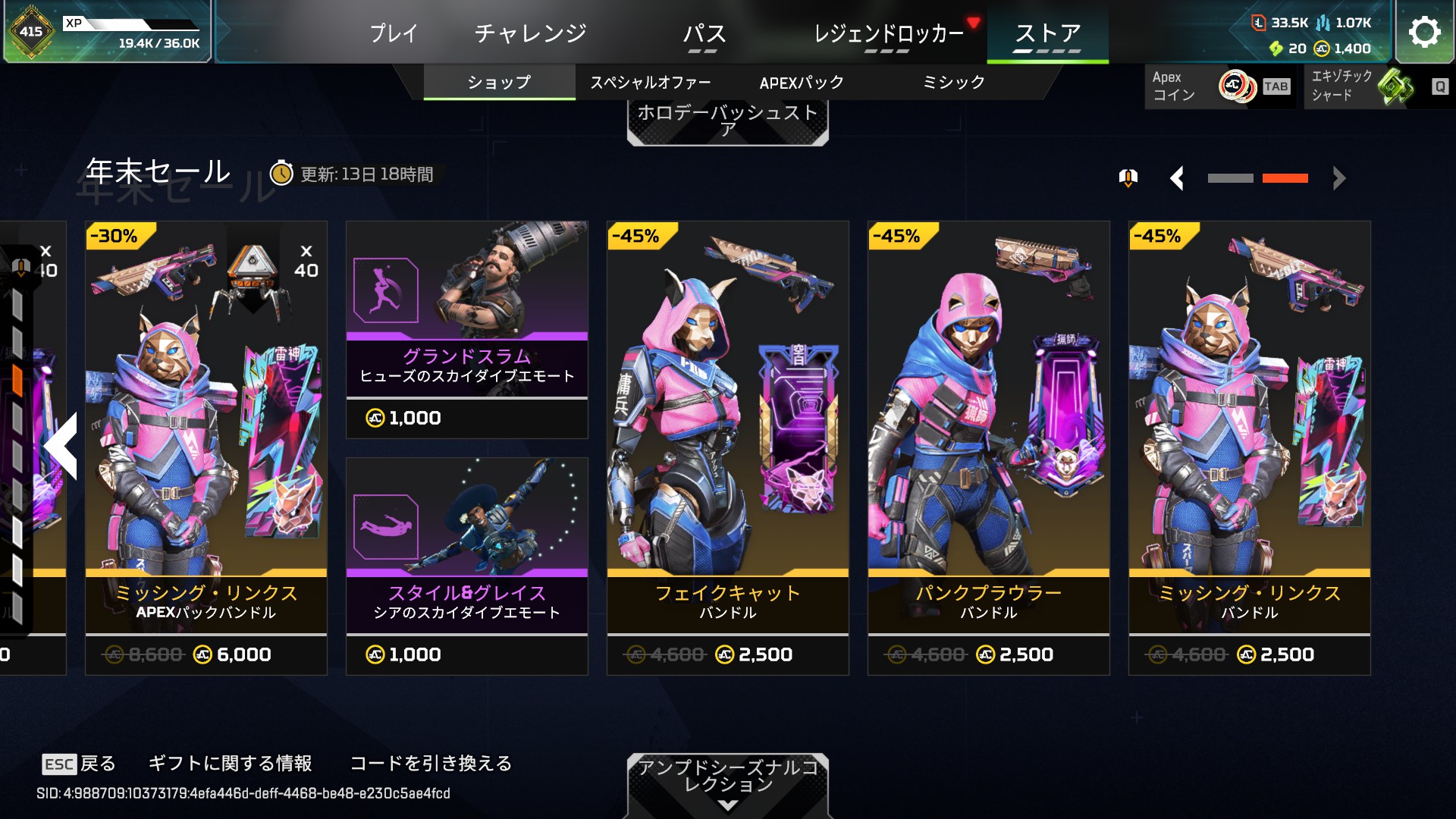Open the レジェンドロッカー tab
Image resolution: width=1456 pixels, height=819 pixels.
coord(888,33)
